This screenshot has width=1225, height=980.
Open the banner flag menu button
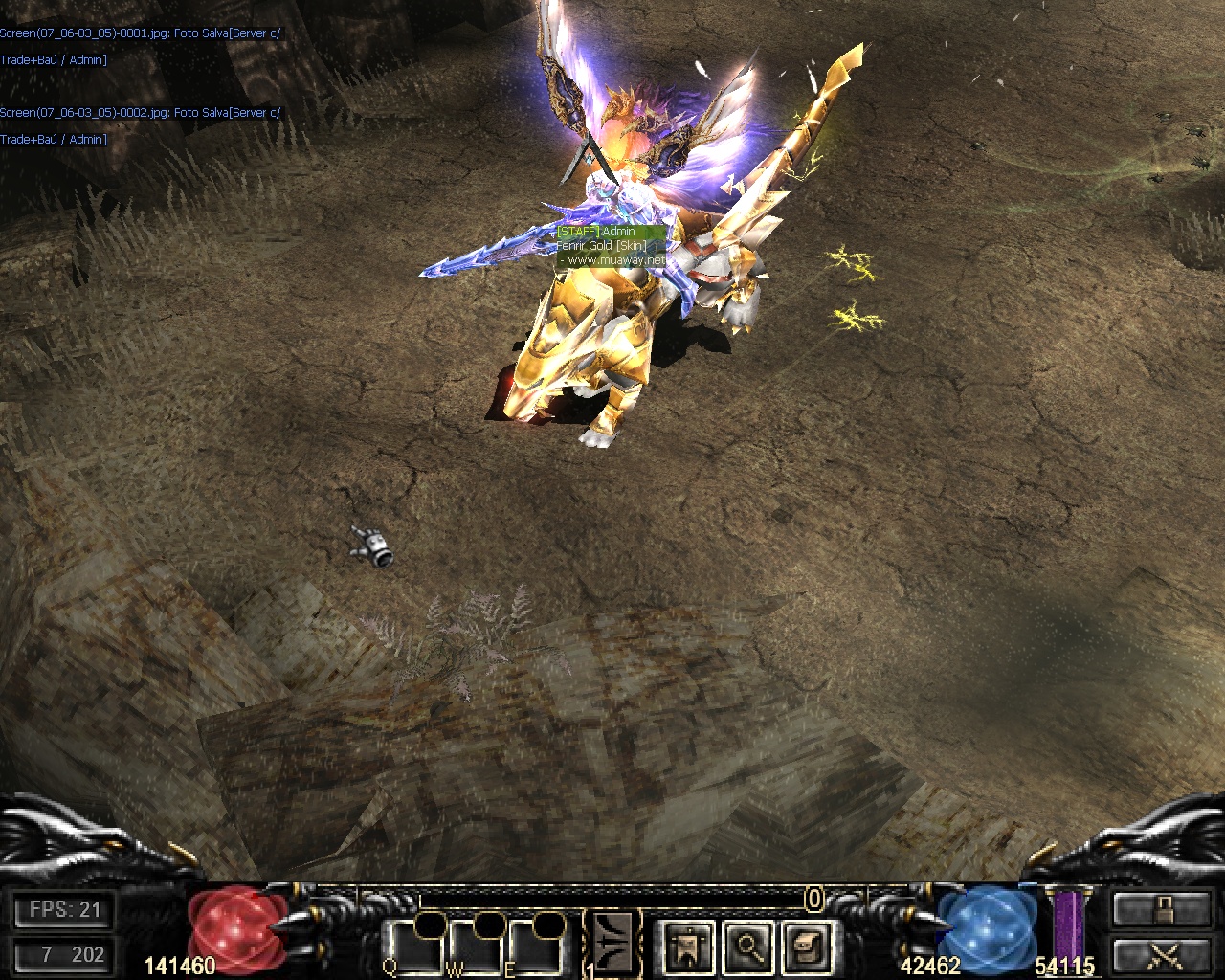click(x=689, y=946)
